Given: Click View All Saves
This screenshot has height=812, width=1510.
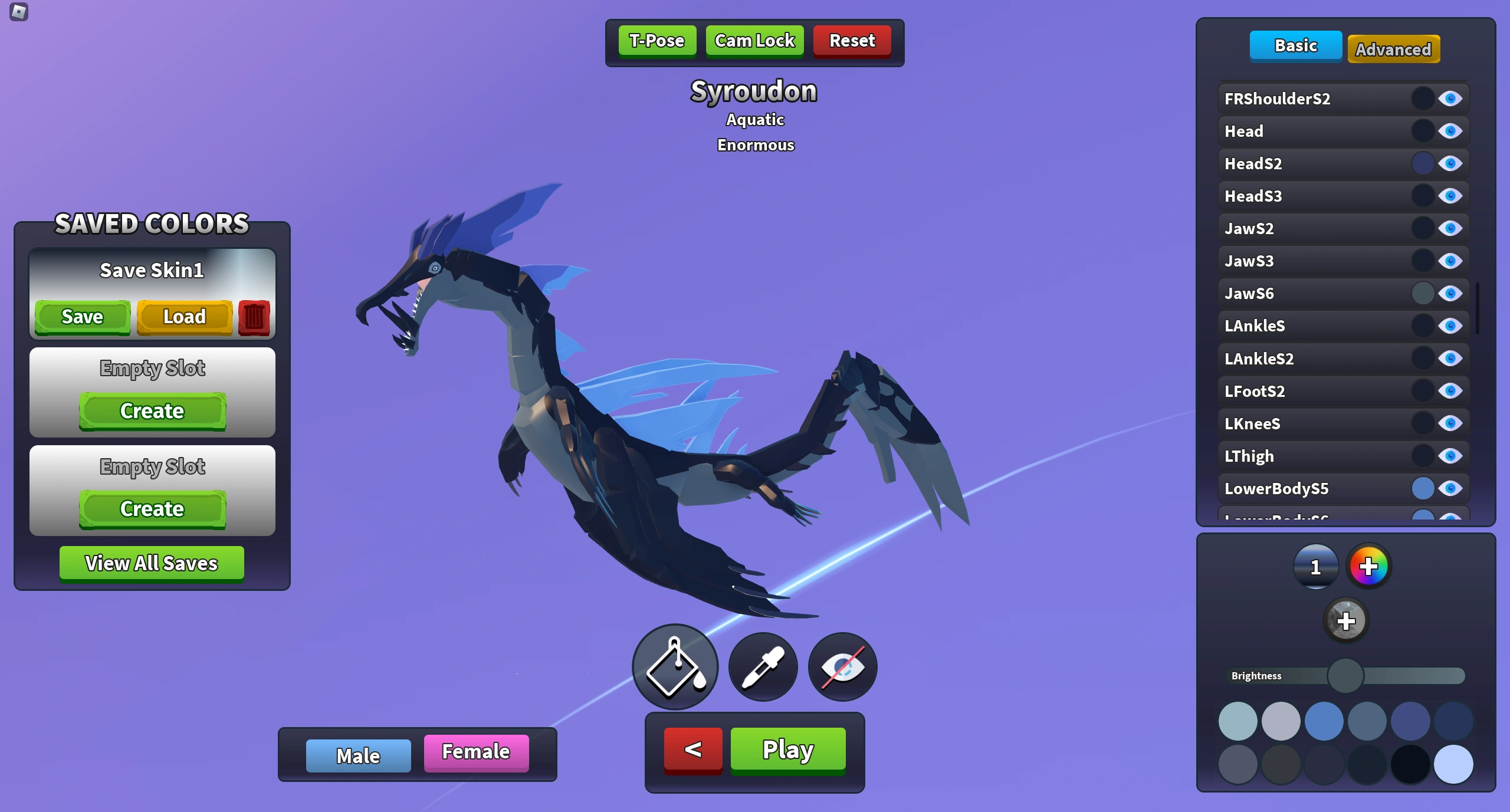Looking at the screenshot, I should coord(151,563).
